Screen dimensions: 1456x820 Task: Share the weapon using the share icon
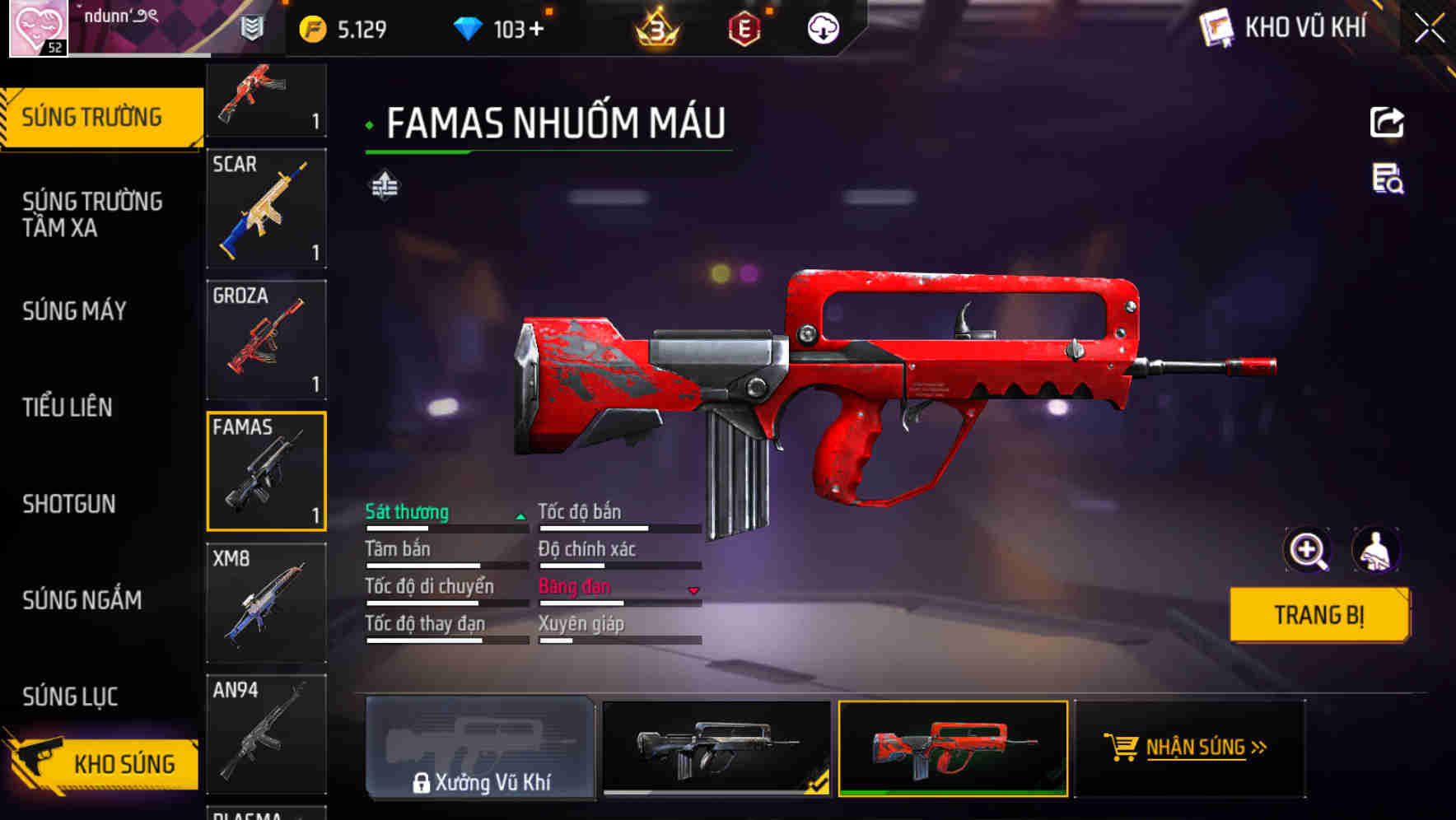[x=1387, y=123]
